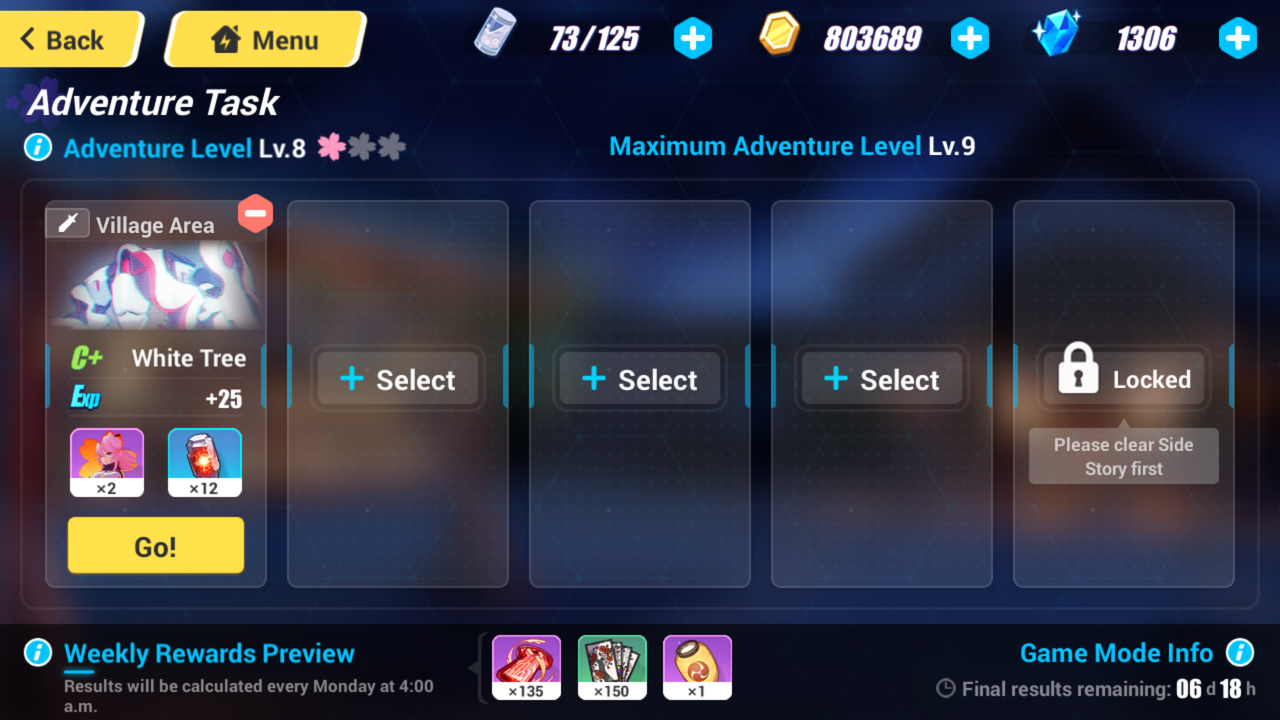Screen dimensions: 1280x720
Task: Click the coin currency plus icon
Action: (970, 38)
